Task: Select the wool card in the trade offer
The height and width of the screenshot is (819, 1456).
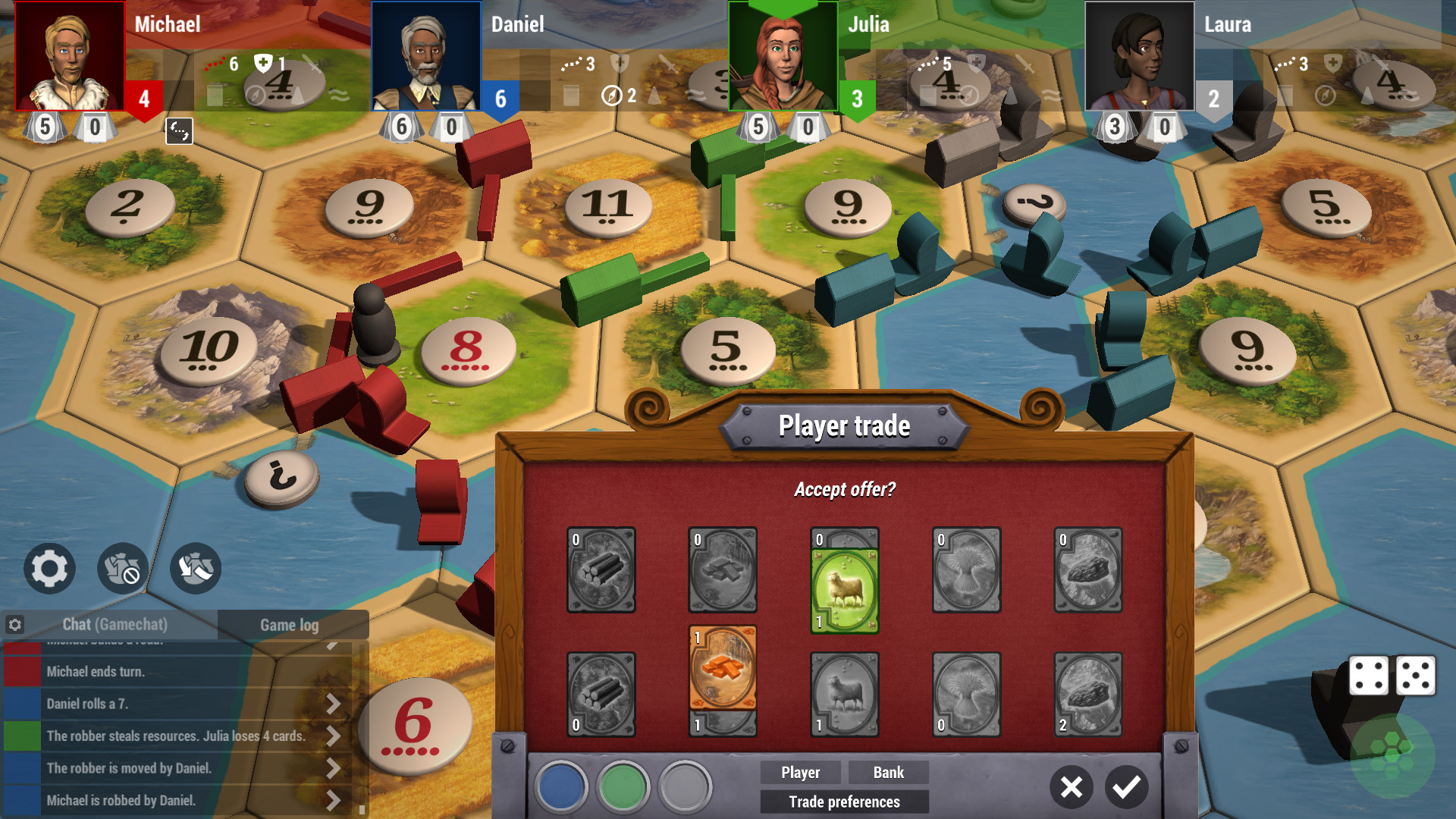Action: pos(844,582)
